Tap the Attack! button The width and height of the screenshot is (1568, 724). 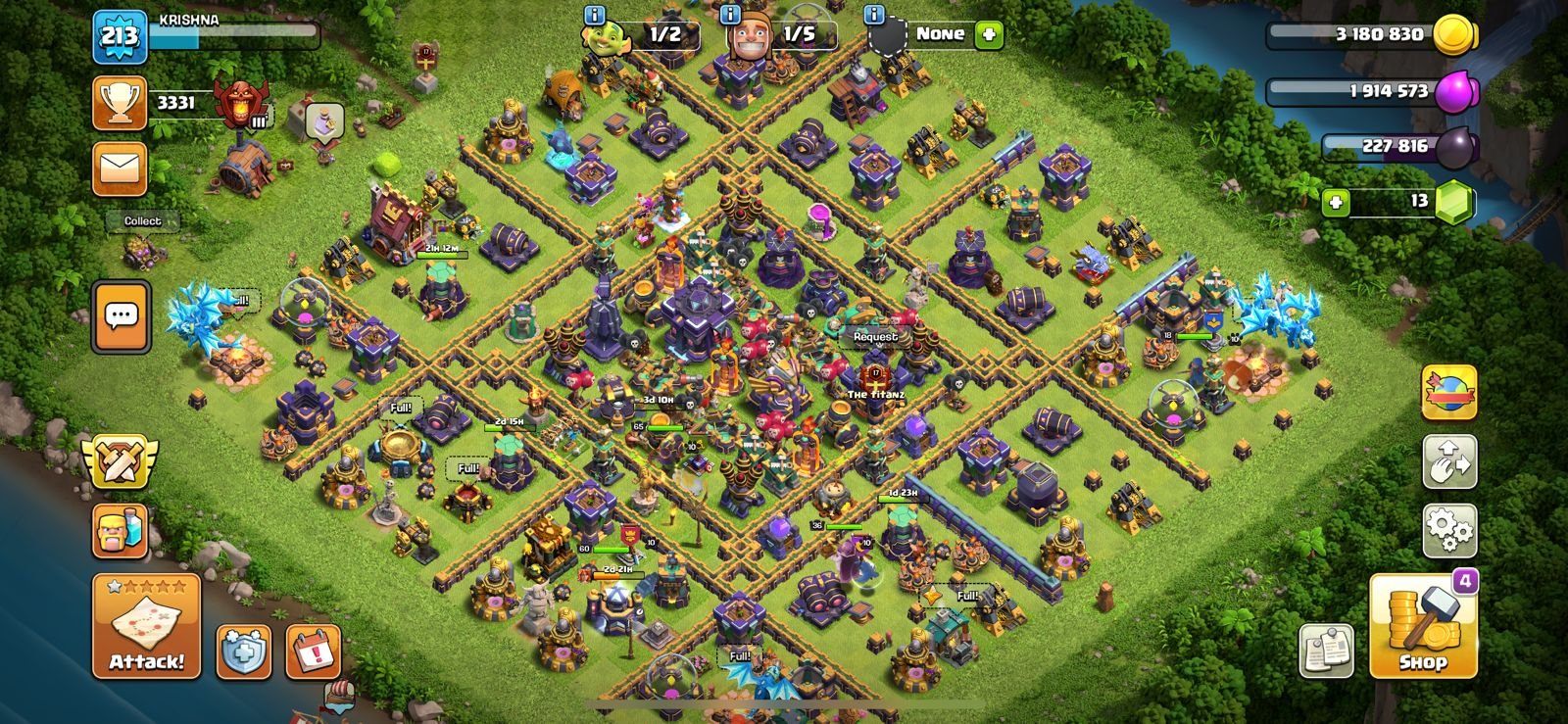pyautogui.click(x=146, y=626)
